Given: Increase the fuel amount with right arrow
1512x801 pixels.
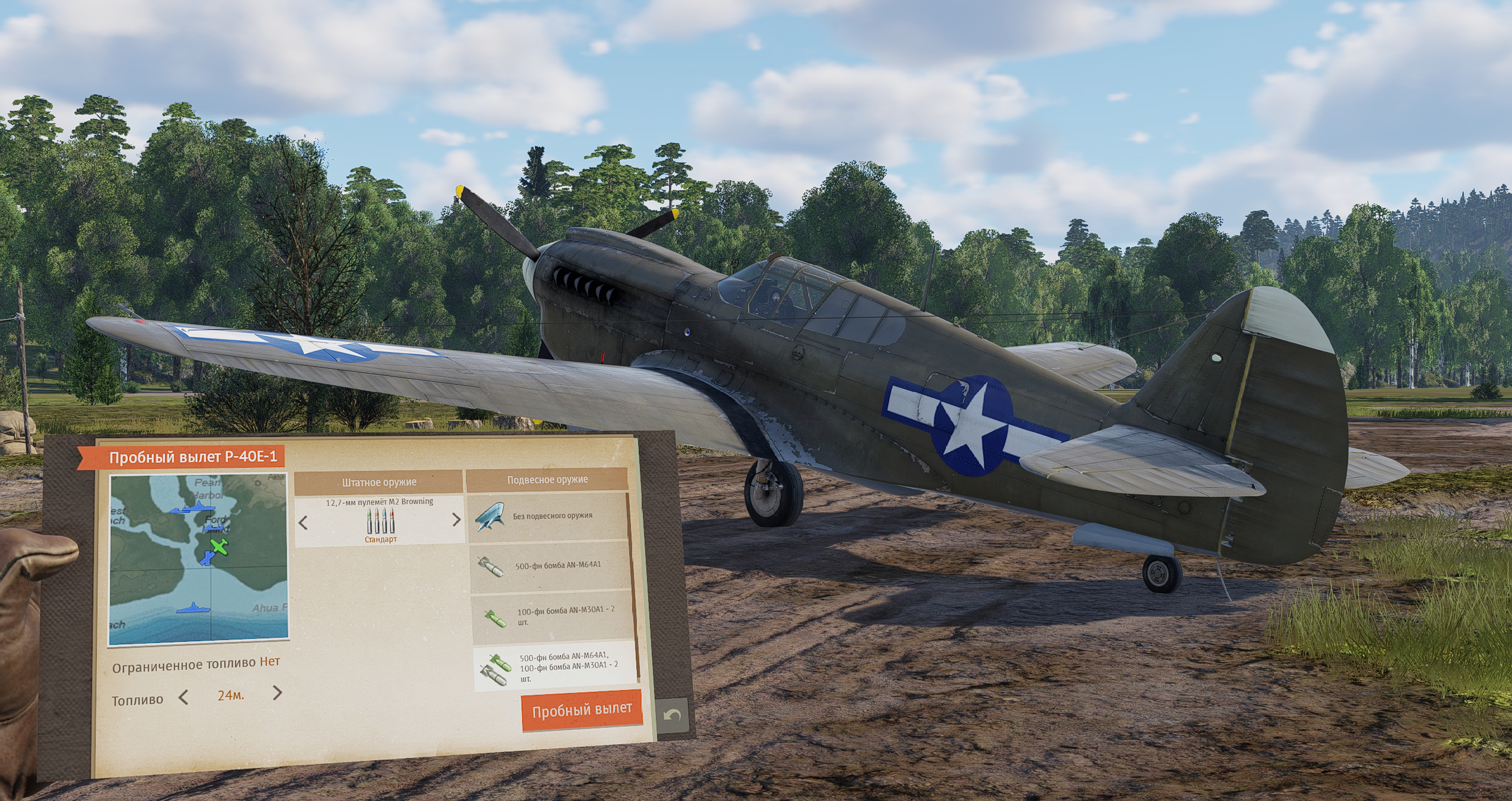Looking at the screenshot, I should coord(277,693).
